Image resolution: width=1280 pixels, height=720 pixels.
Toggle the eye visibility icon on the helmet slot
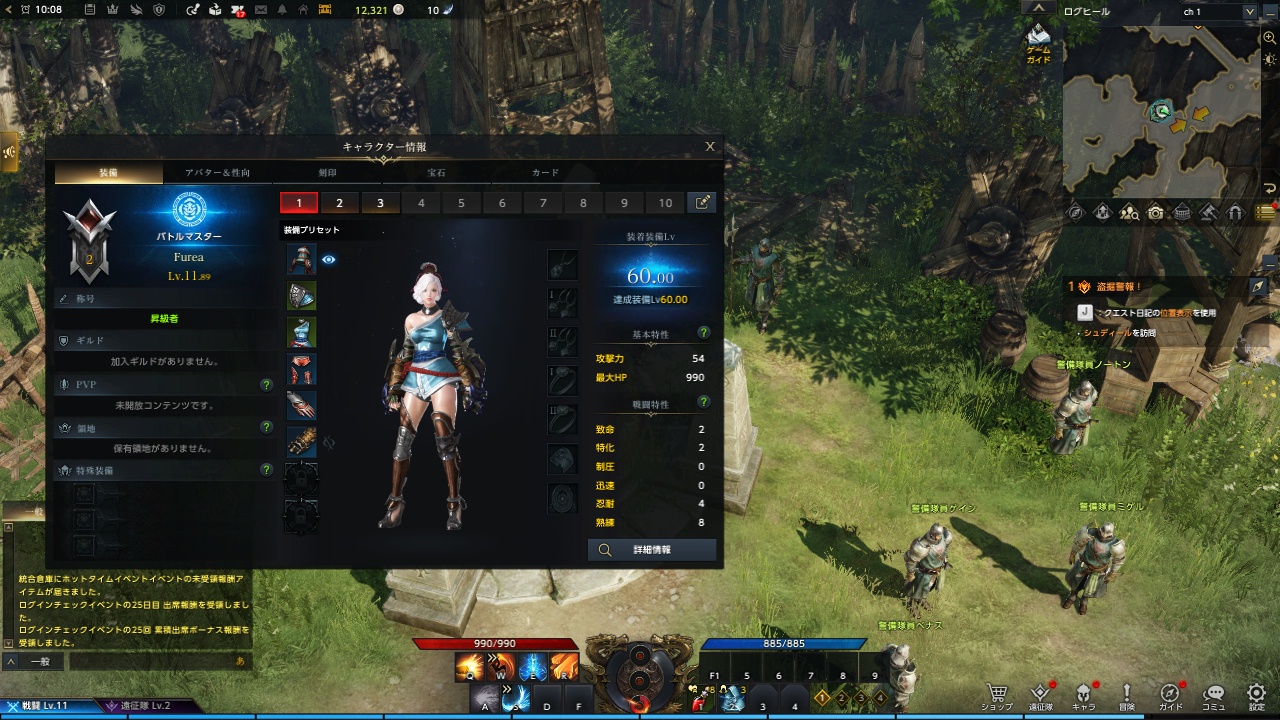[331, 258]
